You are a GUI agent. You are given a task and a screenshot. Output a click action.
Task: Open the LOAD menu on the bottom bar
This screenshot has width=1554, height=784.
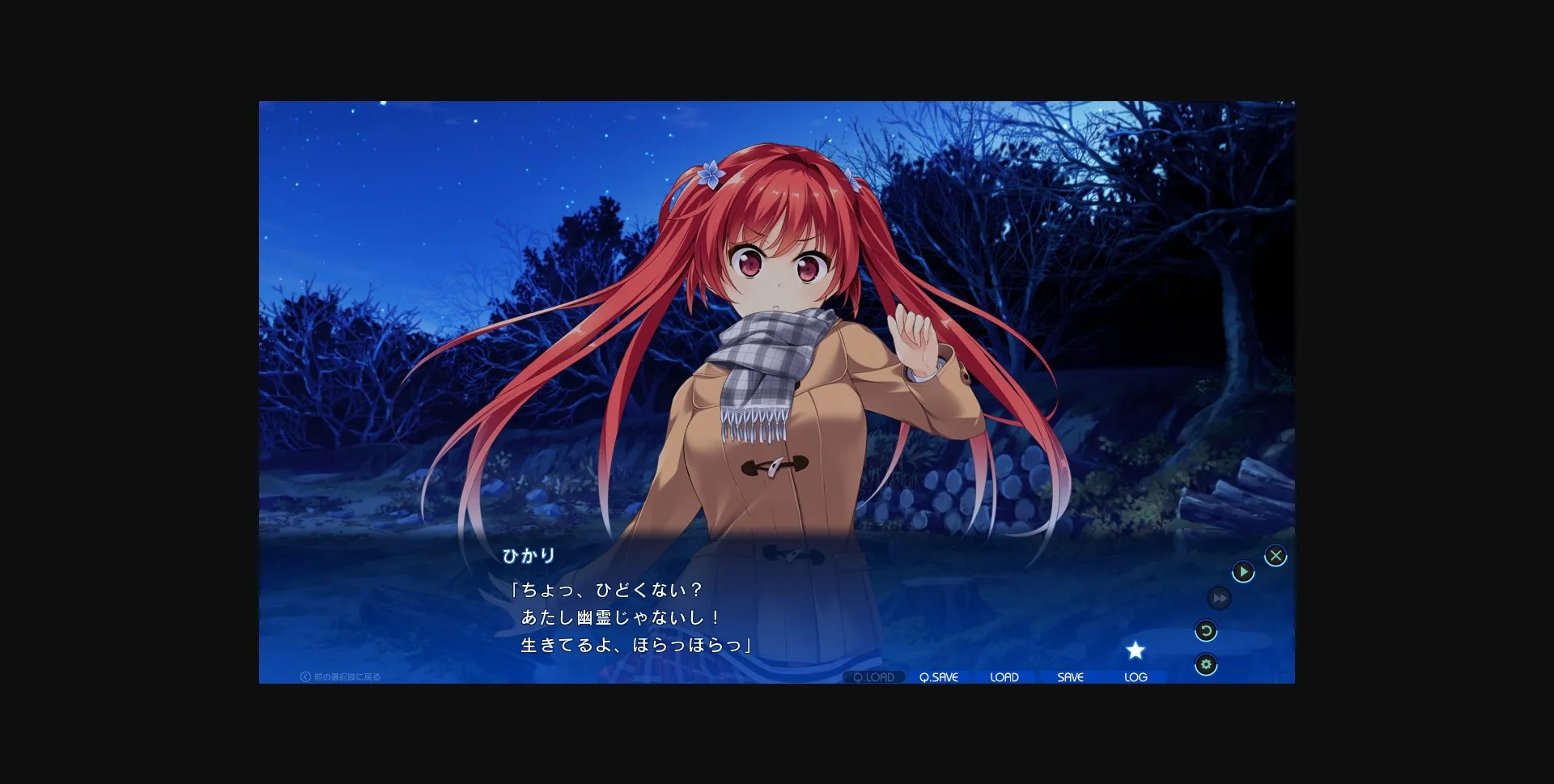1004,677
